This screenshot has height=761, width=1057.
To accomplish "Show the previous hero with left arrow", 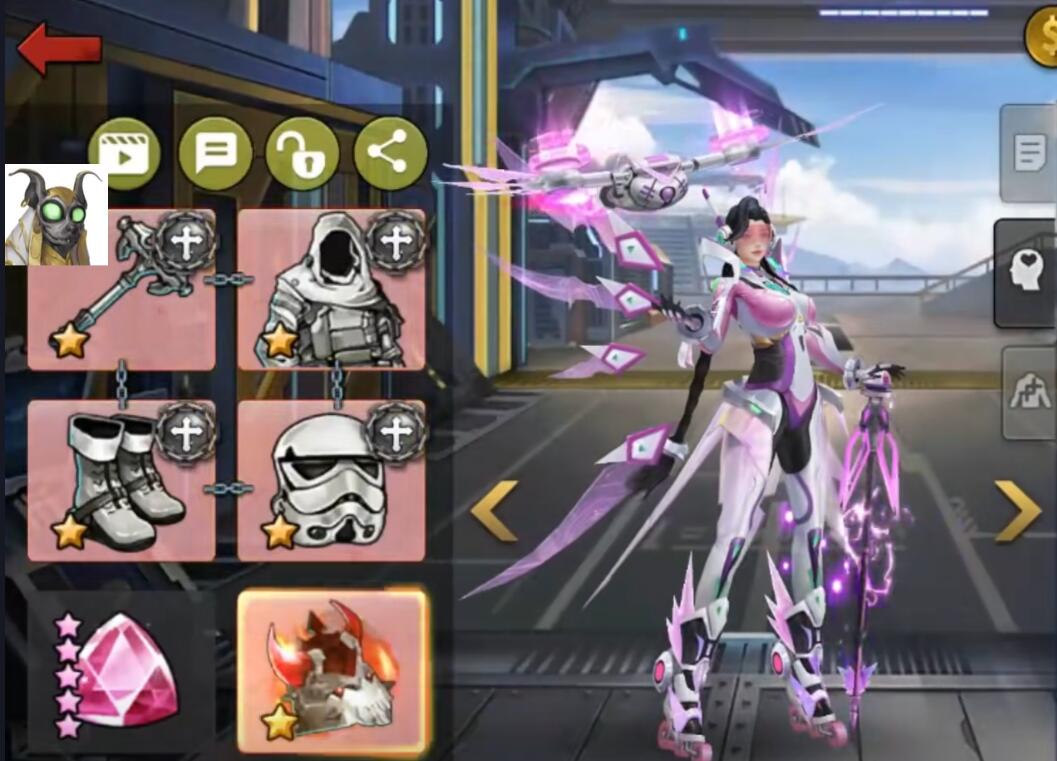I will point(494,511).
